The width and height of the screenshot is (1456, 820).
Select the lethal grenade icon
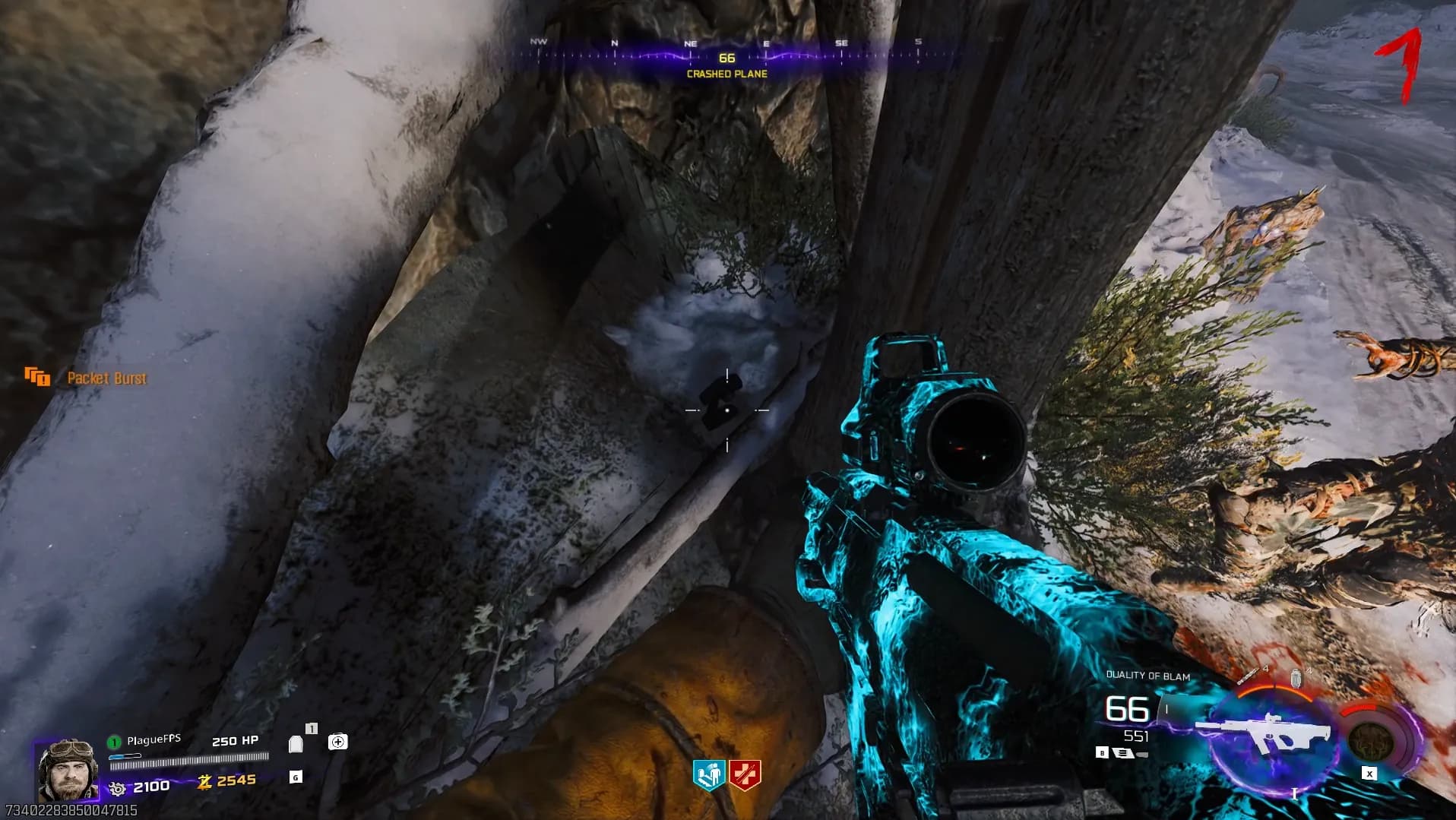pos(1296,678)
